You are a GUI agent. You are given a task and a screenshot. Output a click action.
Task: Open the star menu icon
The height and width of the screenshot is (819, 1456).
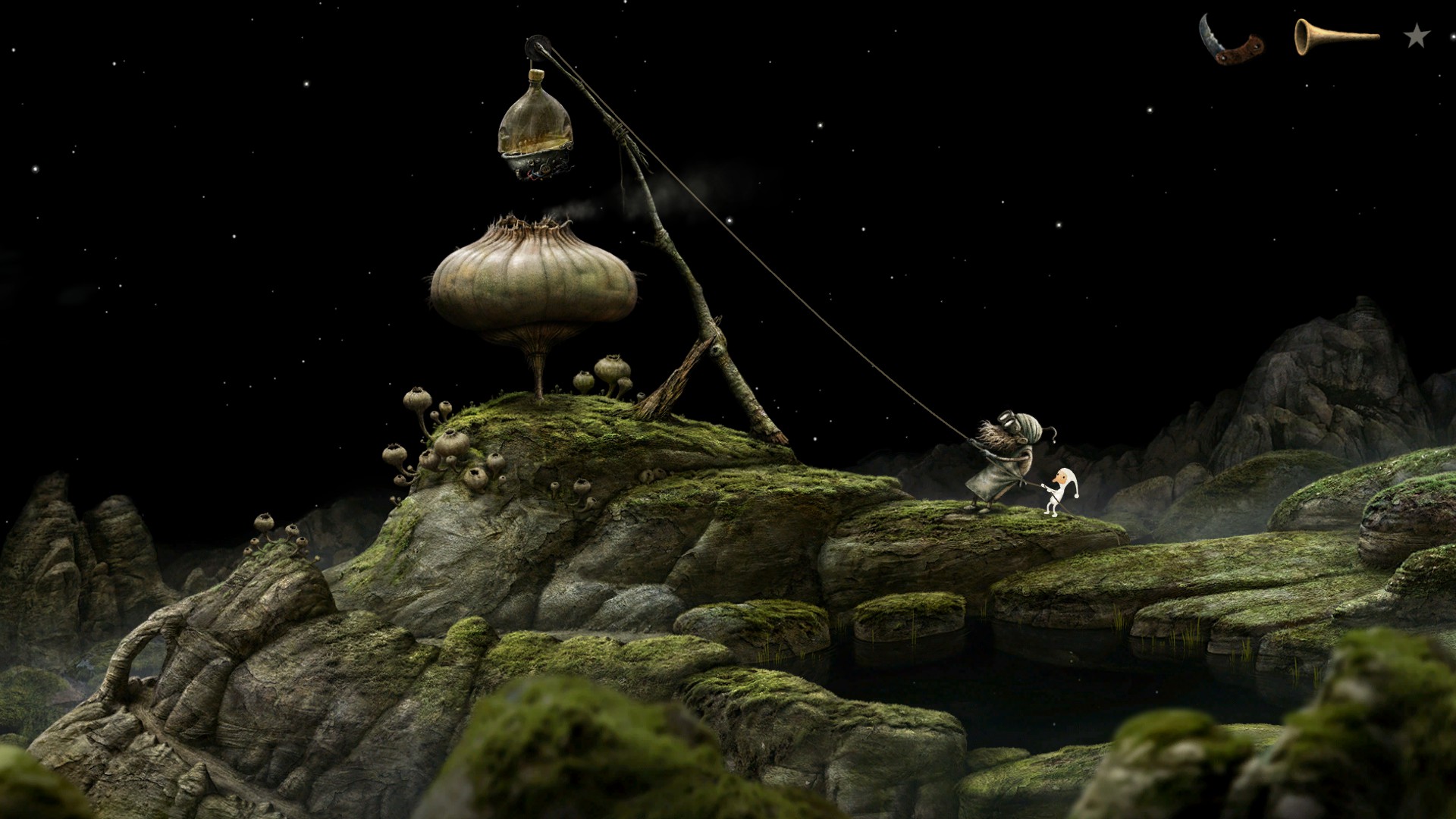pyautogui.click(x=1414, y=36)
